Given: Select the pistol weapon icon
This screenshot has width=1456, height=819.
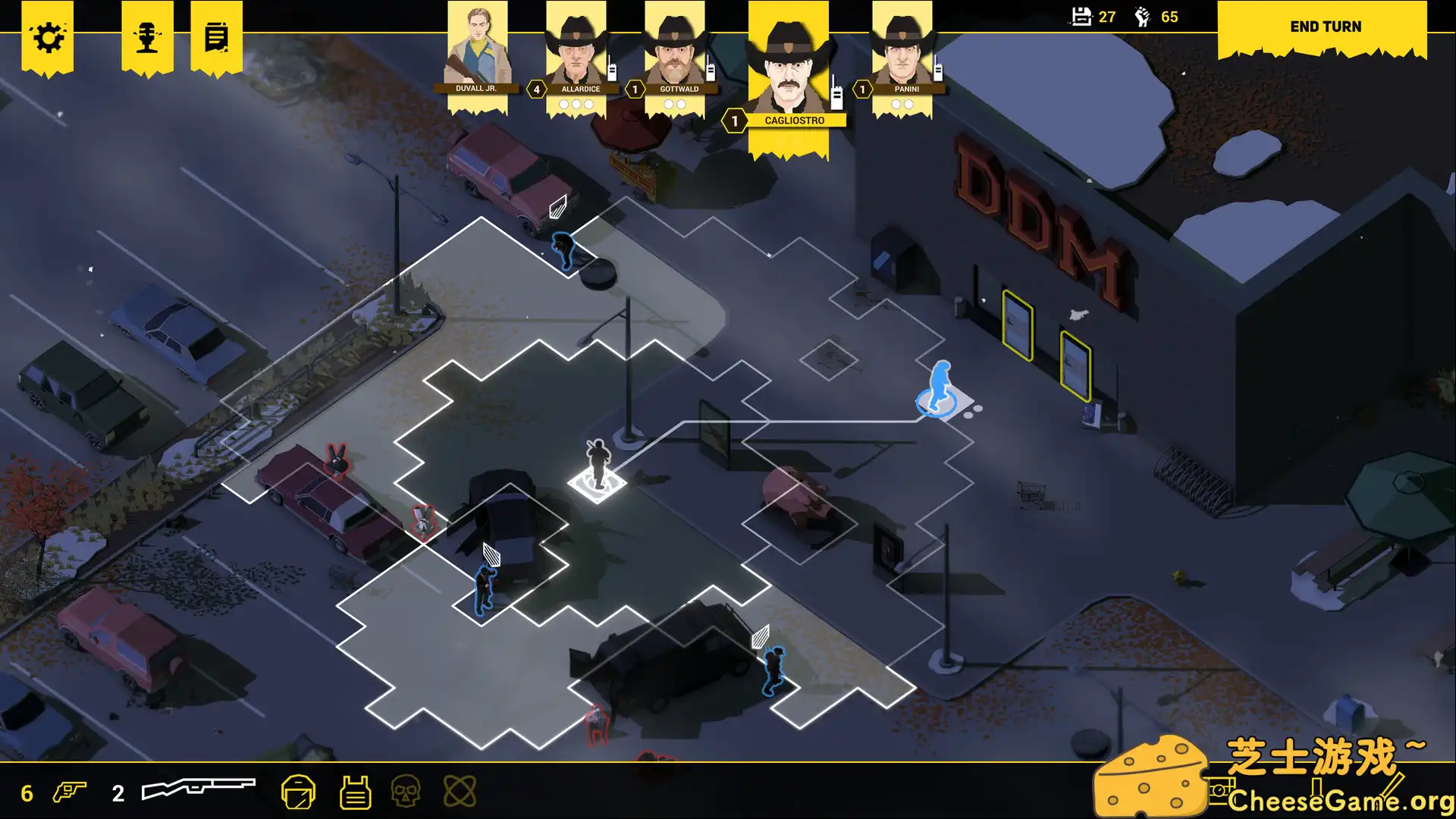Looking at the screenshot, I should point(68,790).
